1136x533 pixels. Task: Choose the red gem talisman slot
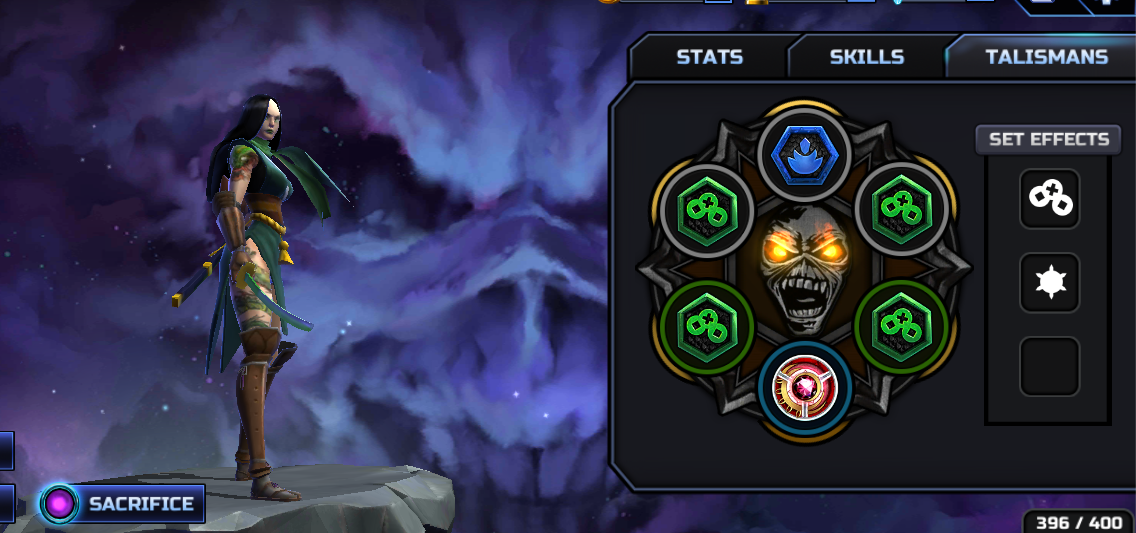pyautogui.click(x=804, y=387)
